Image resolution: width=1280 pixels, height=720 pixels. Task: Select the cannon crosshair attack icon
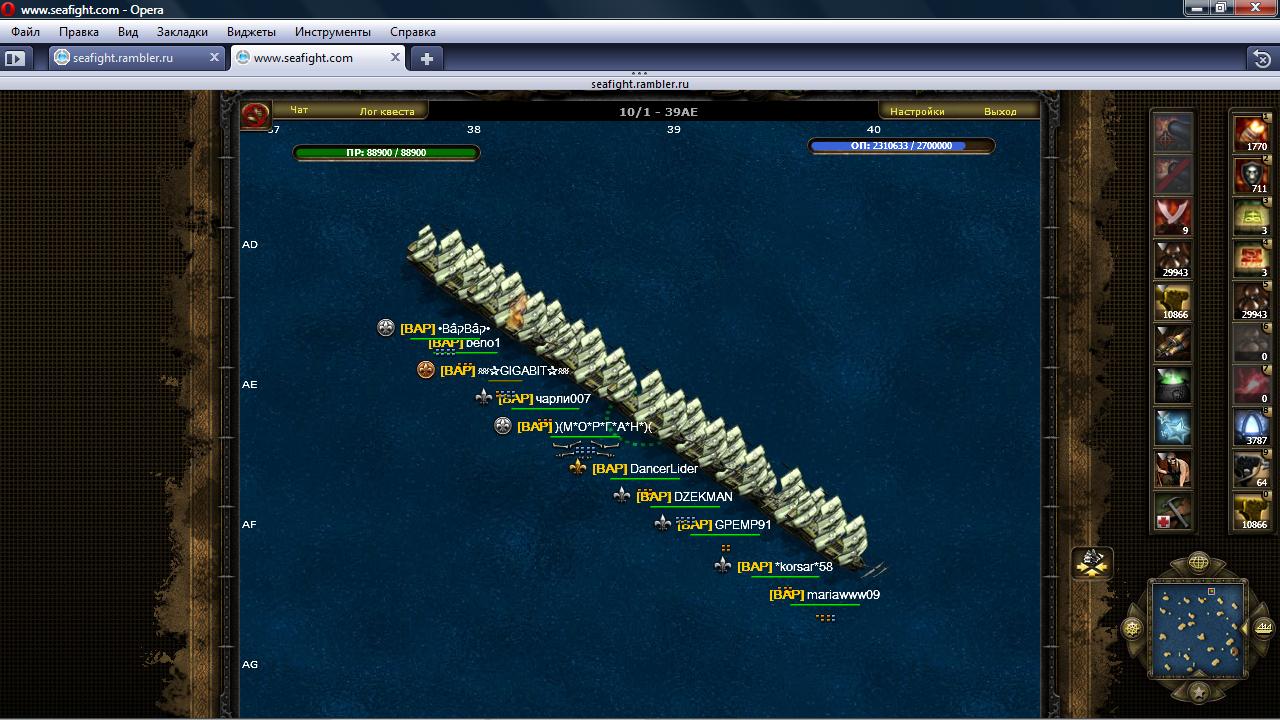[x=1173, y=131]
